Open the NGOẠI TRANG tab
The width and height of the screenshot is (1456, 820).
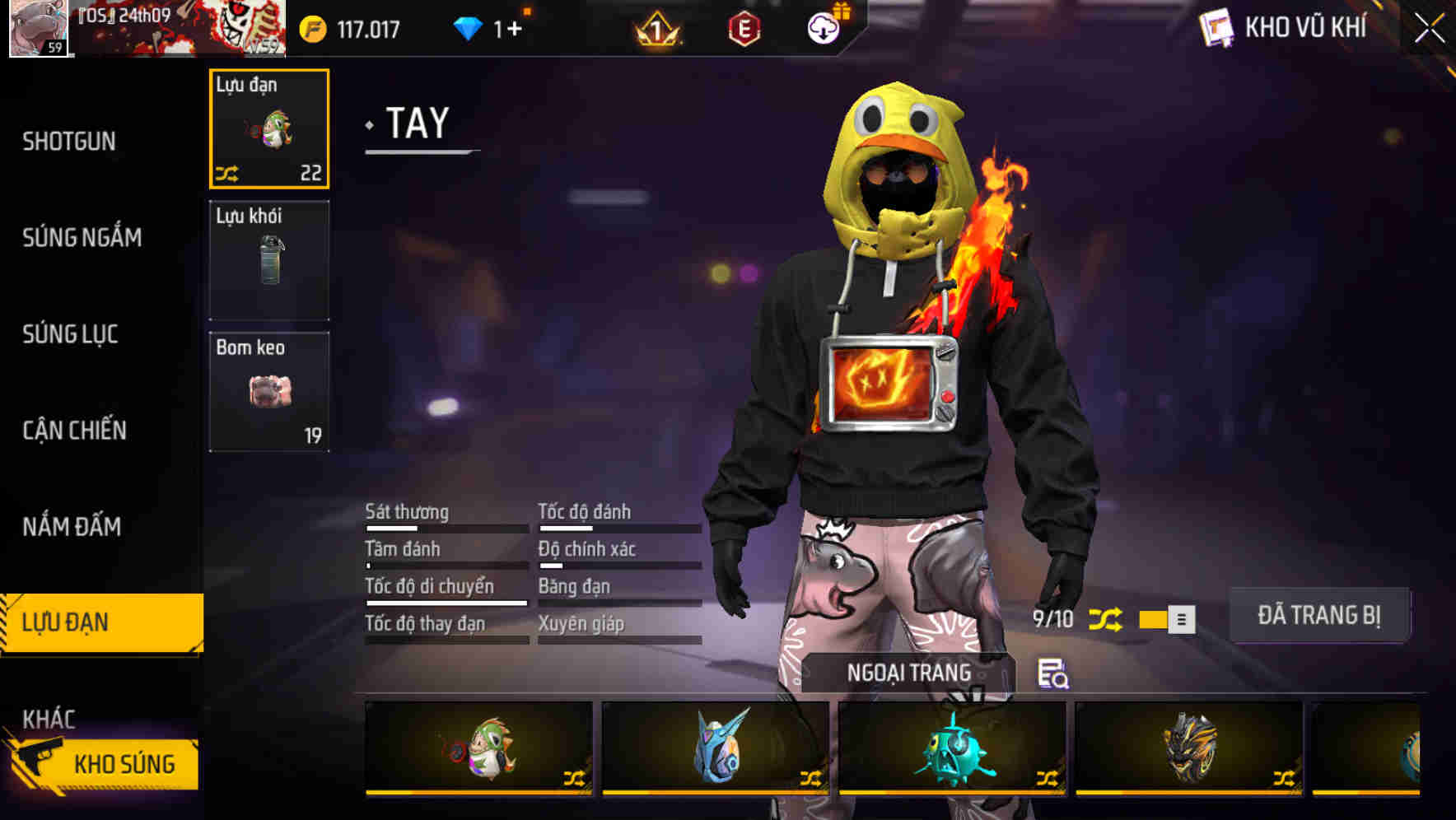tap(909, 672)
